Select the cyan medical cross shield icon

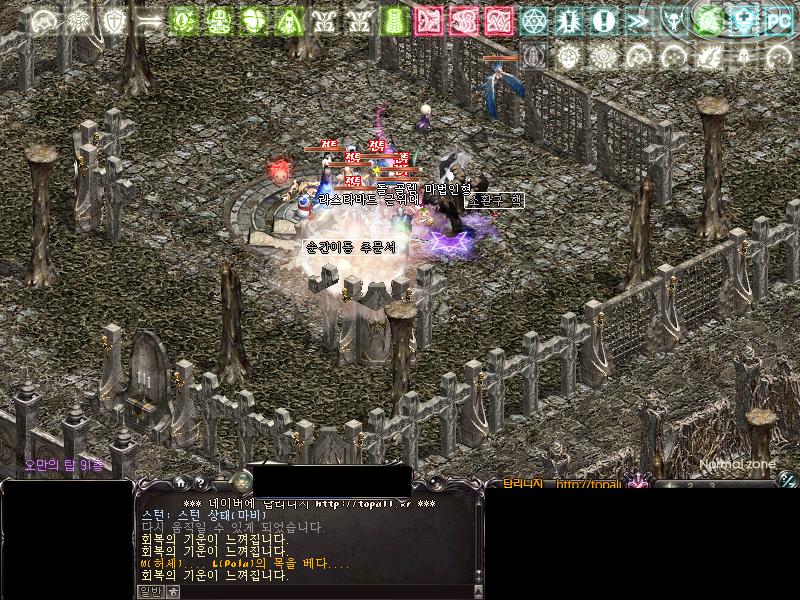tap(741, 20)
